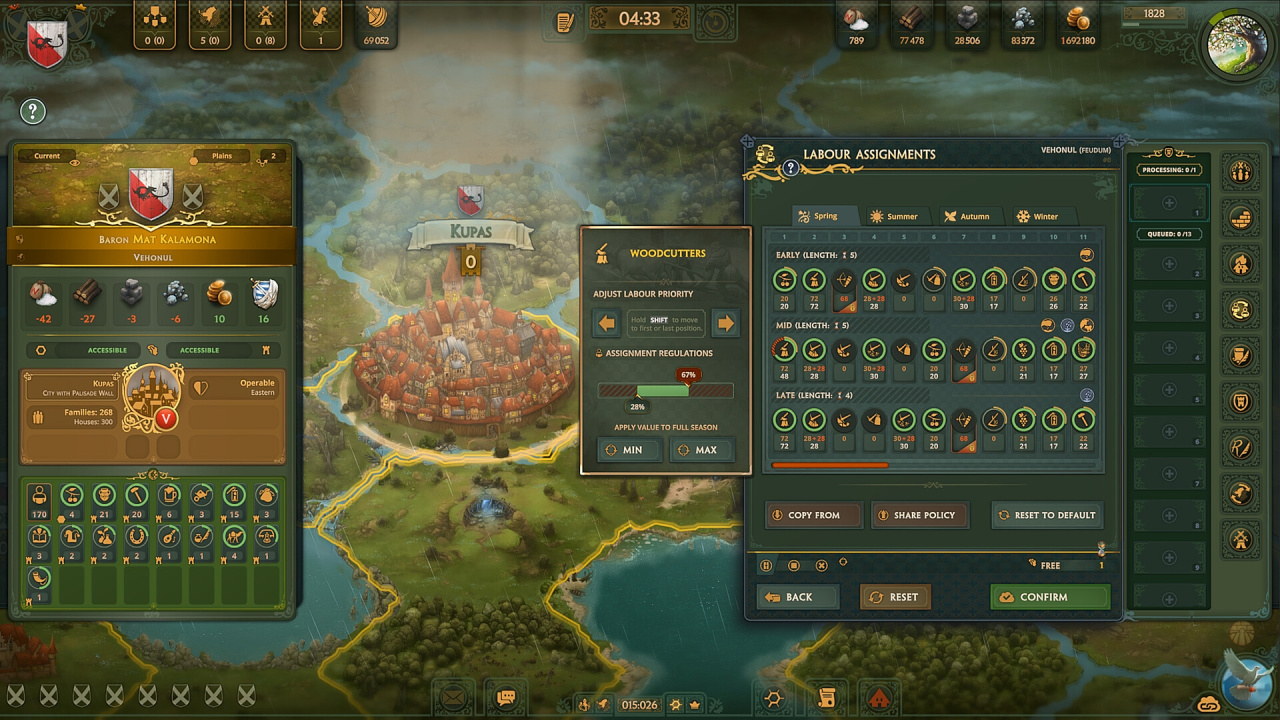
Task: Open the Labour Assignments help icon
Action: pyautogui.click(x=790, y=168)
